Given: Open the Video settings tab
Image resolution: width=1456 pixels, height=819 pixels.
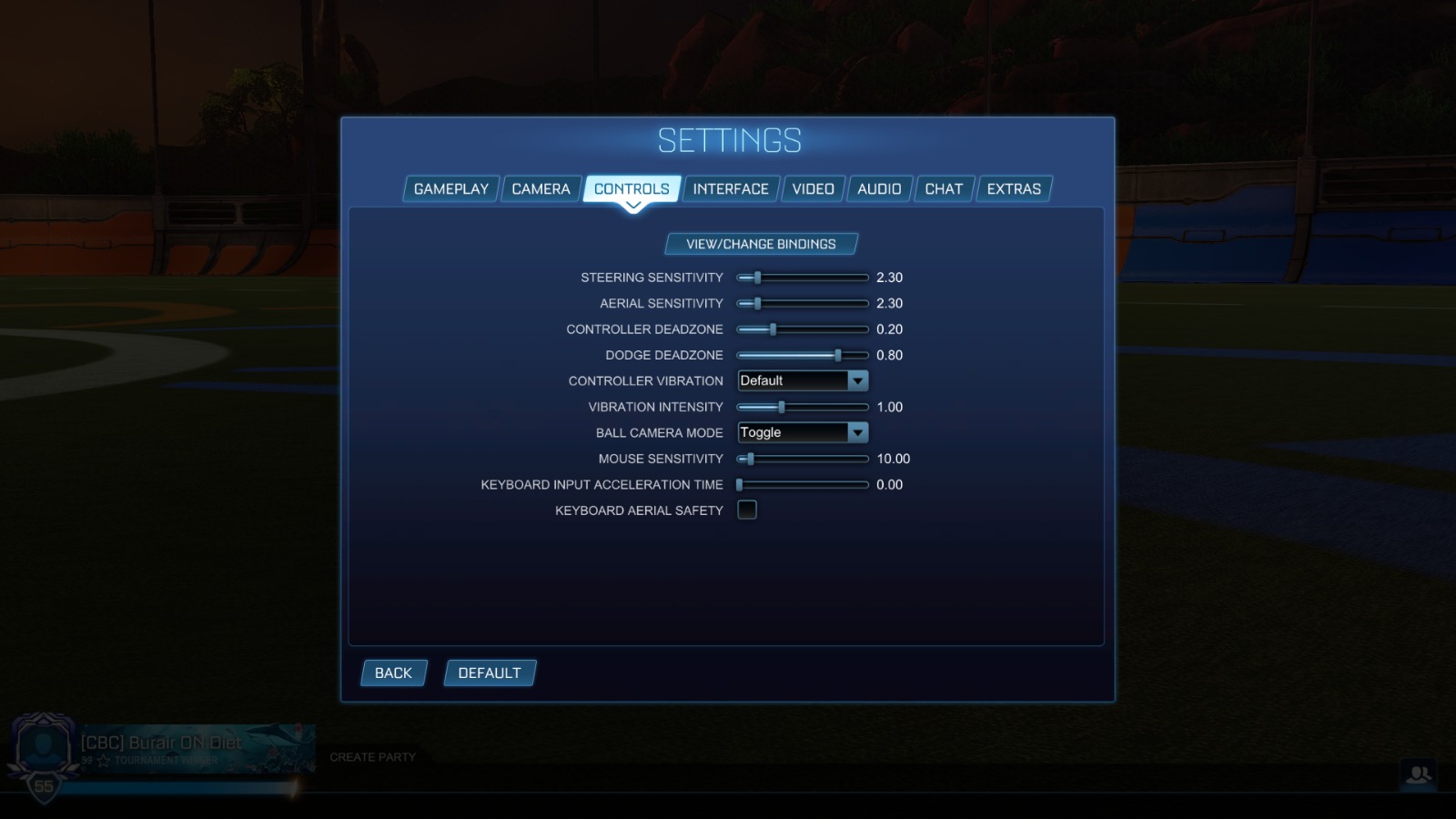Looking at the screenshot, I should 812,188.
